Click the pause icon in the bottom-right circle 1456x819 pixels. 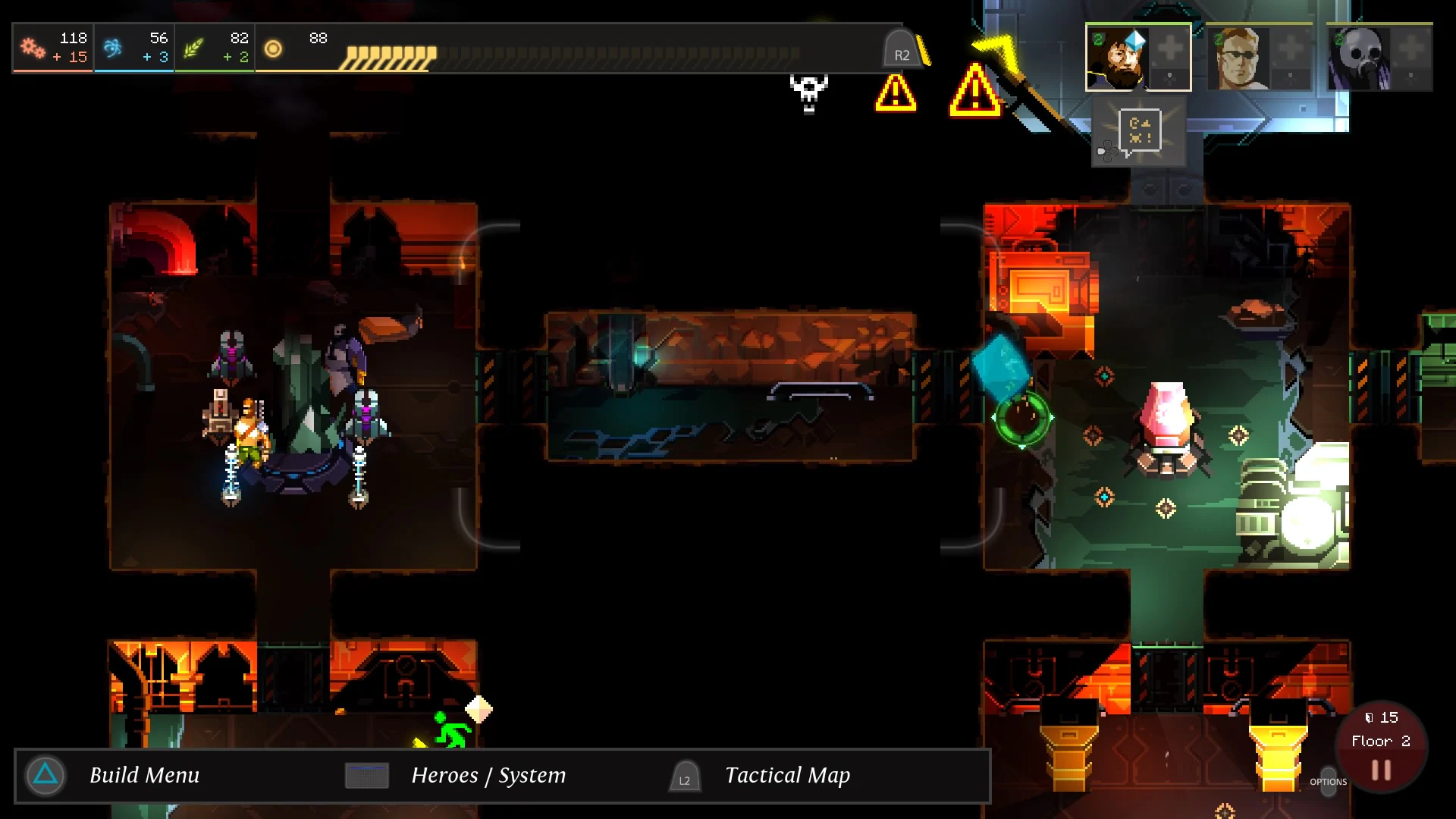tap(1382, 768)
